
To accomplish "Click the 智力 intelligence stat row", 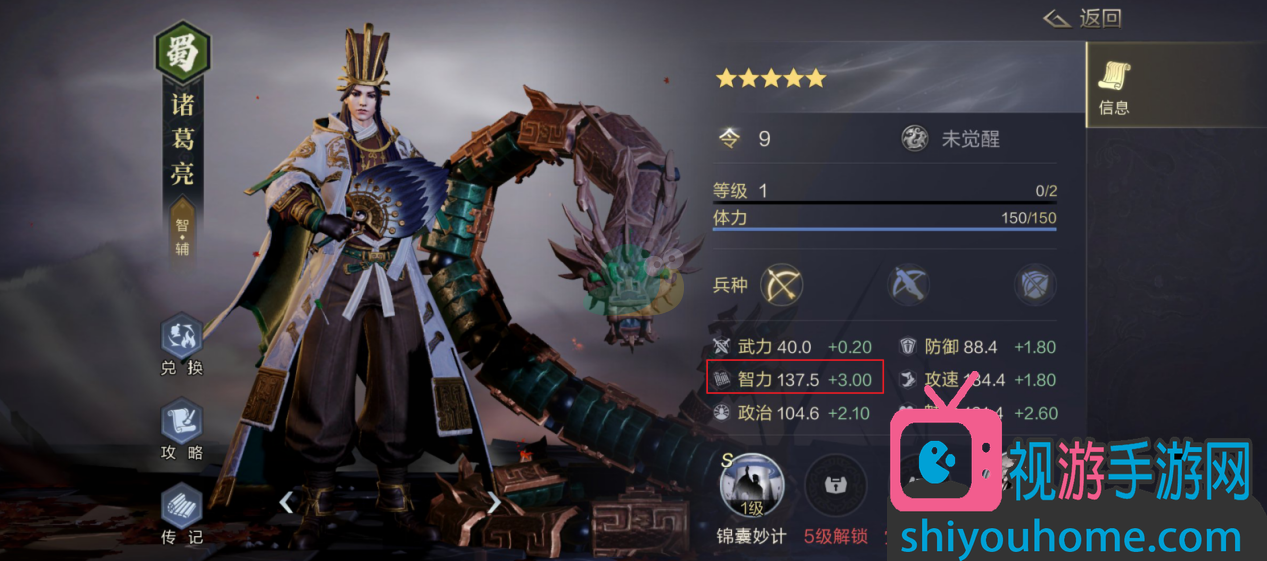I will click(x=794, y=379).
